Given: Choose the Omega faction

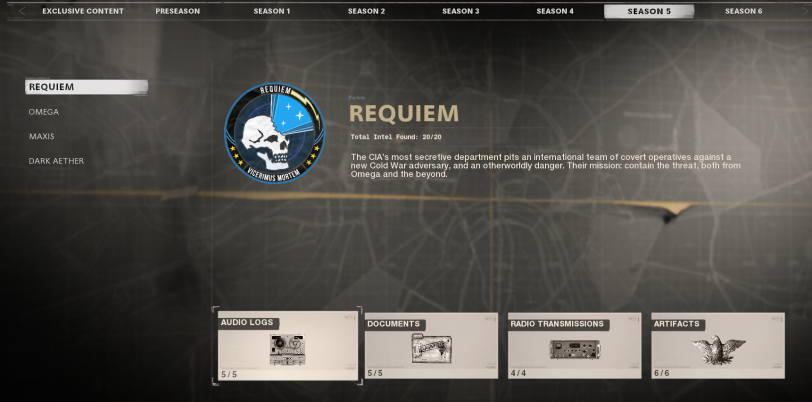Looking at the screenshot, I should (44, 112).
